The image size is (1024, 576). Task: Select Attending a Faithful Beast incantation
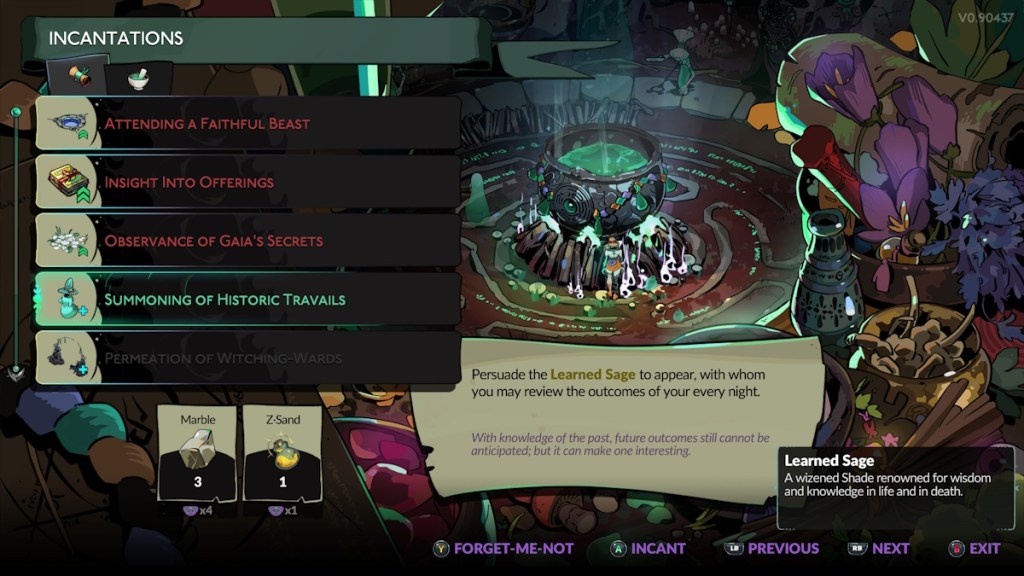coord(247,124)
